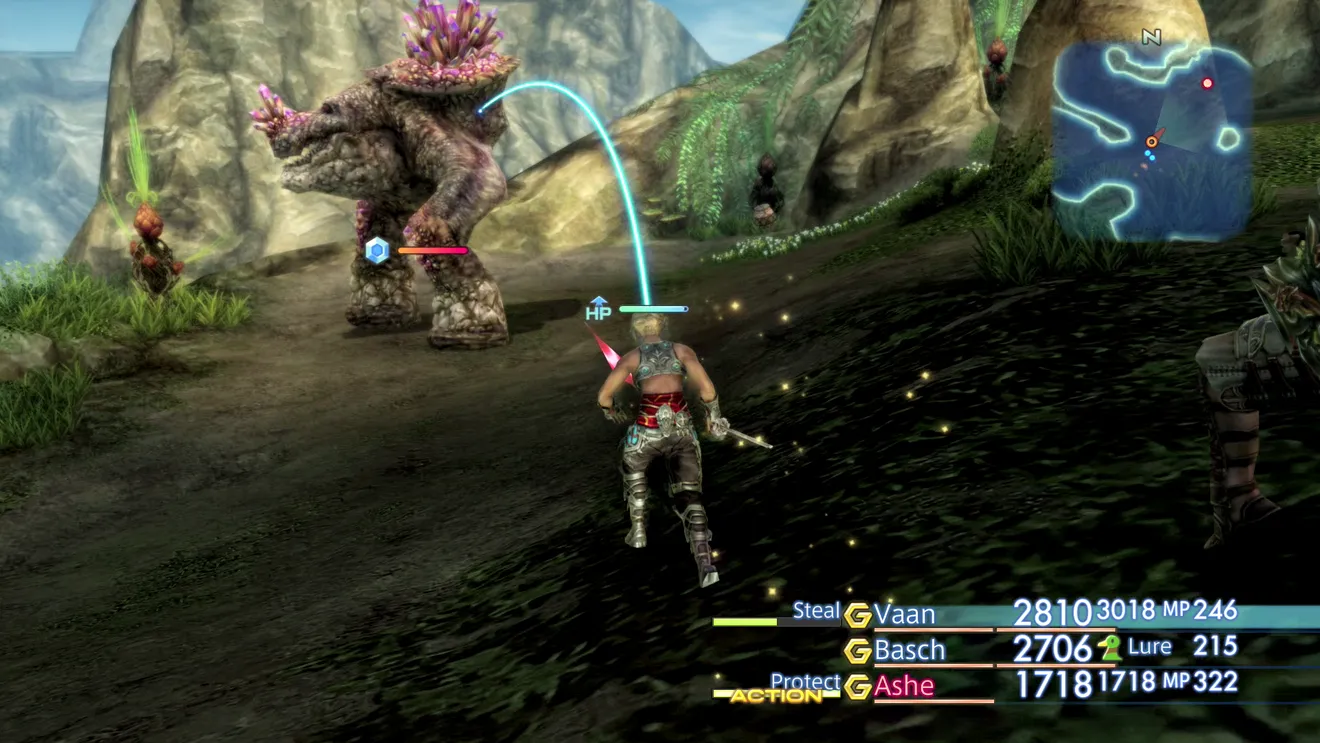Click the red marker on the minimap
This screenshot has height=743, width=1320.
(1207, 83)
